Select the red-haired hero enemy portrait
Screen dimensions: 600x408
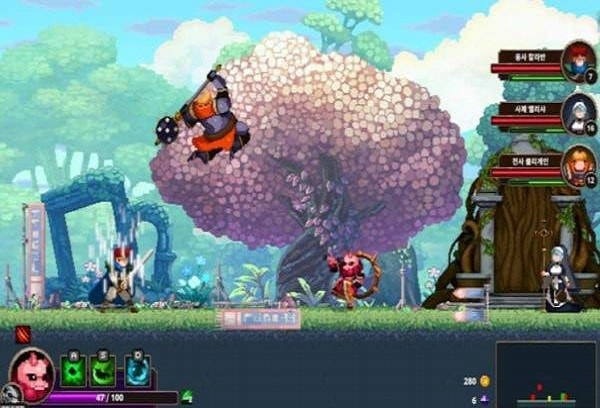(x=578, y=58)
